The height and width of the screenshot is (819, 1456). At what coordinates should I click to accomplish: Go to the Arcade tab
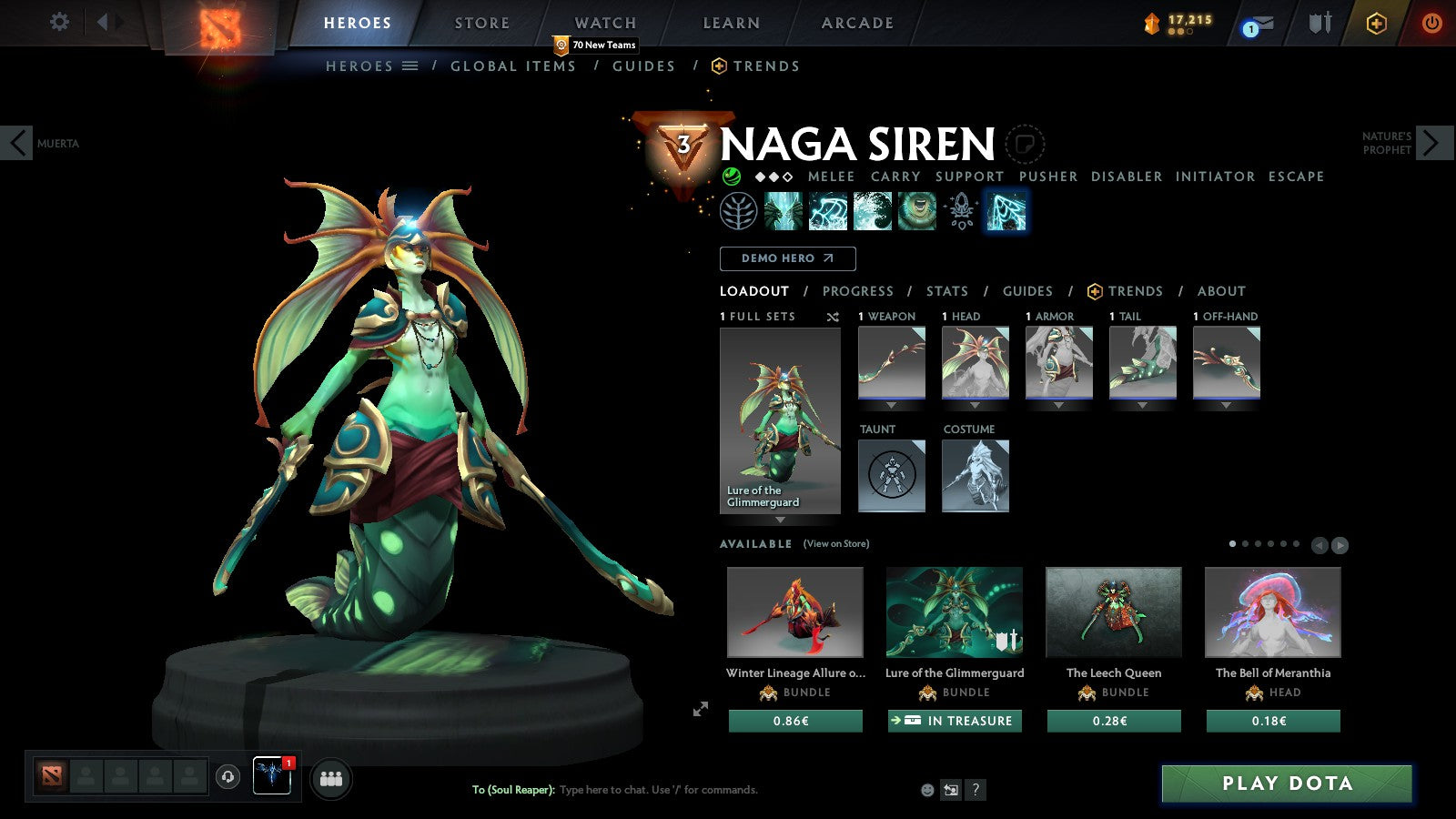[x=857, y=23]
